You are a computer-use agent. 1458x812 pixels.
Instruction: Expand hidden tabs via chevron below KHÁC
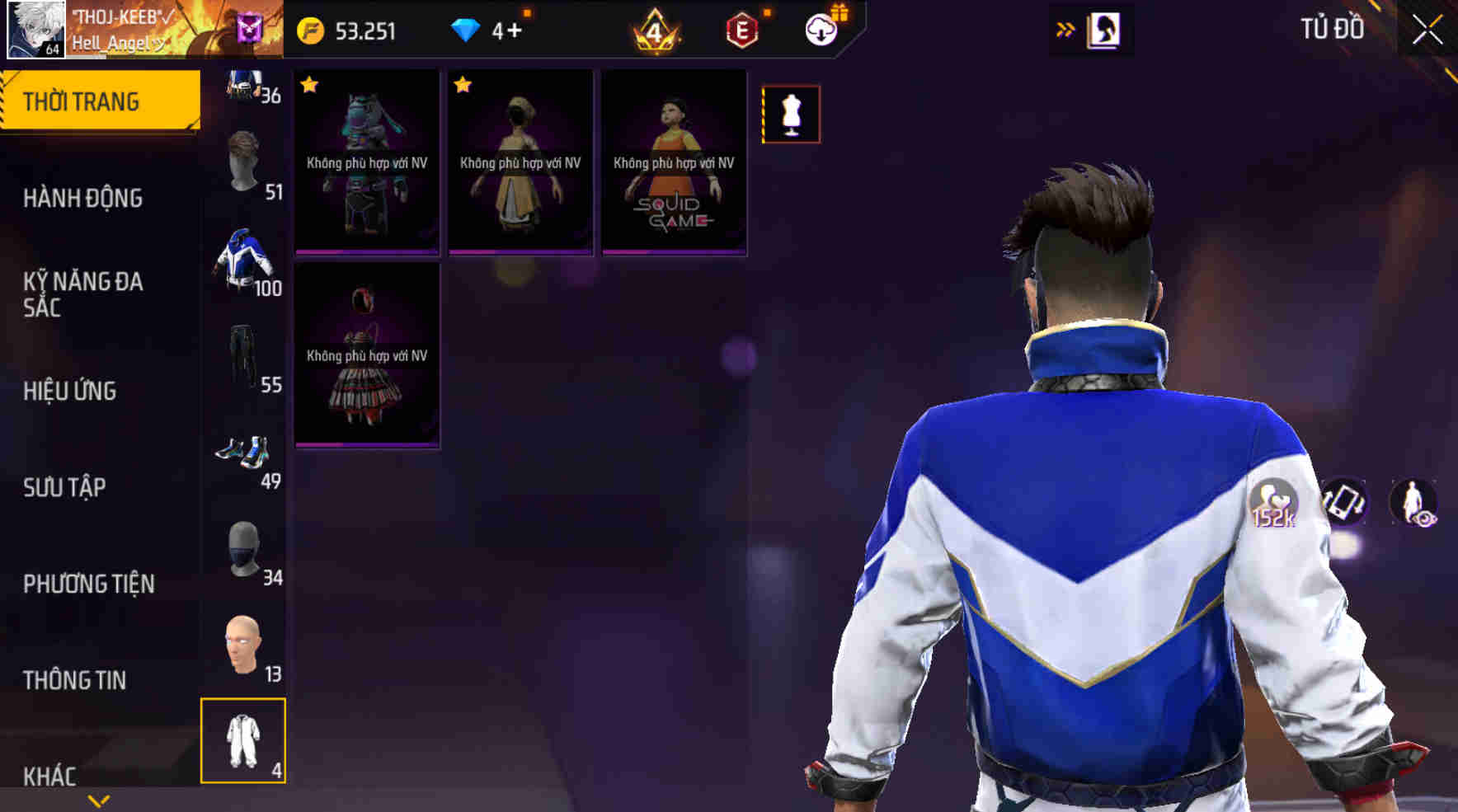pos(99,800)
